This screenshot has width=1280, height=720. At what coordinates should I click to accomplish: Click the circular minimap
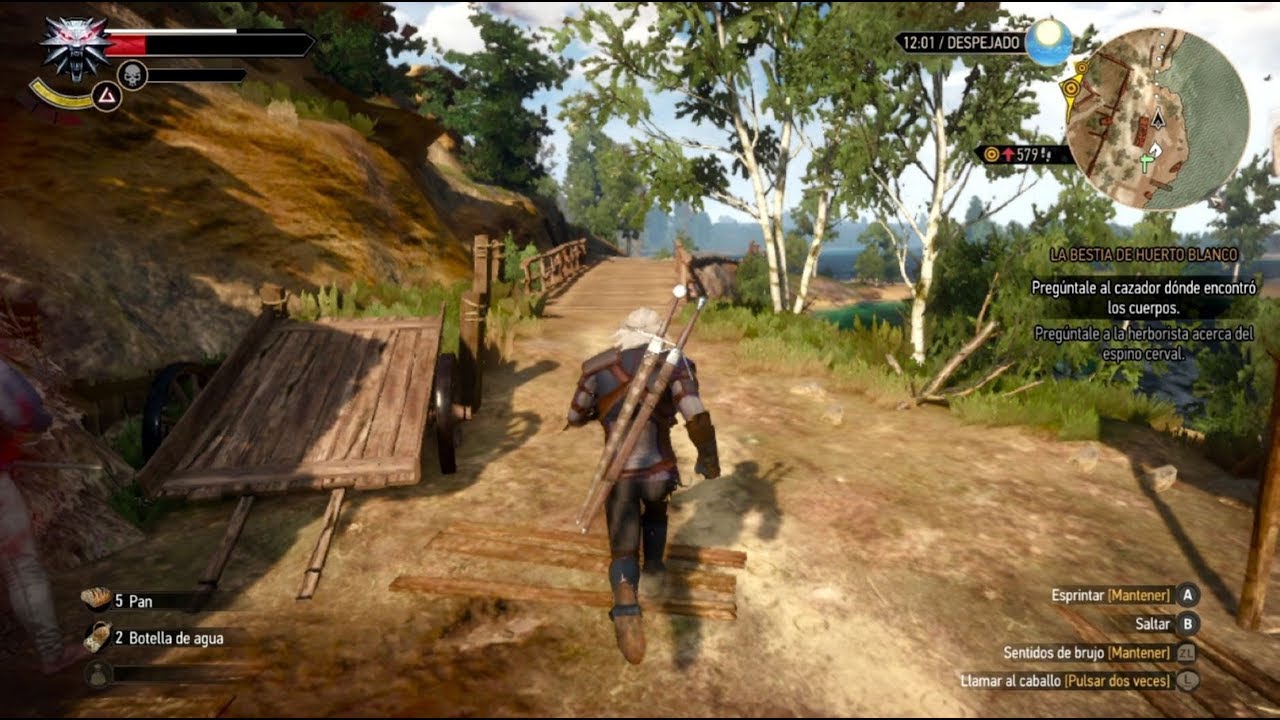pos(1157,118)
